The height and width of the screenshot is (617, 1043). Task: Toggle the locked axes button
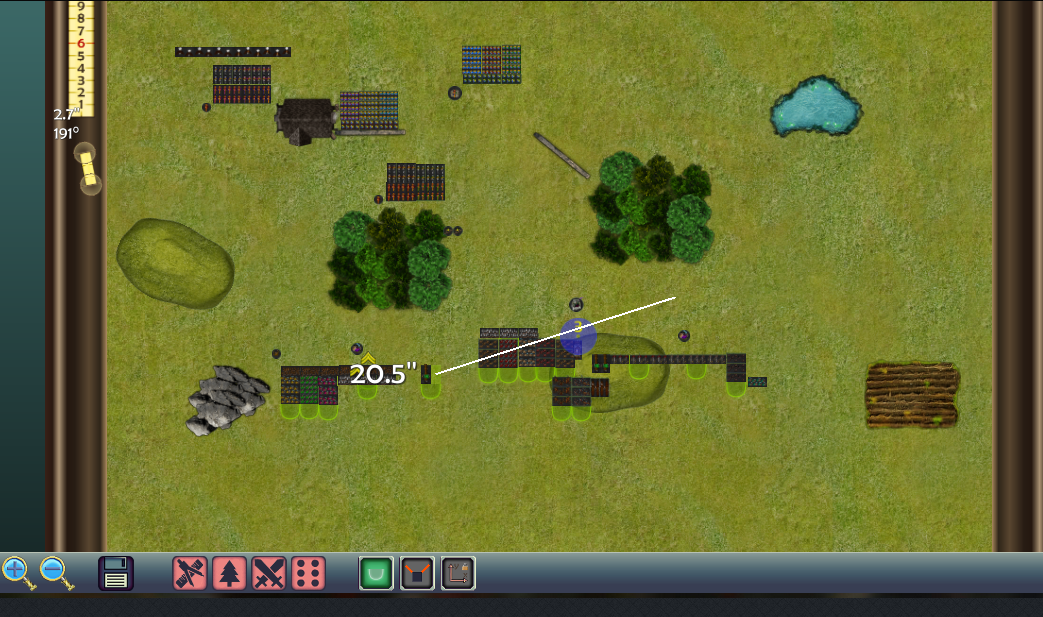point(458,573)
